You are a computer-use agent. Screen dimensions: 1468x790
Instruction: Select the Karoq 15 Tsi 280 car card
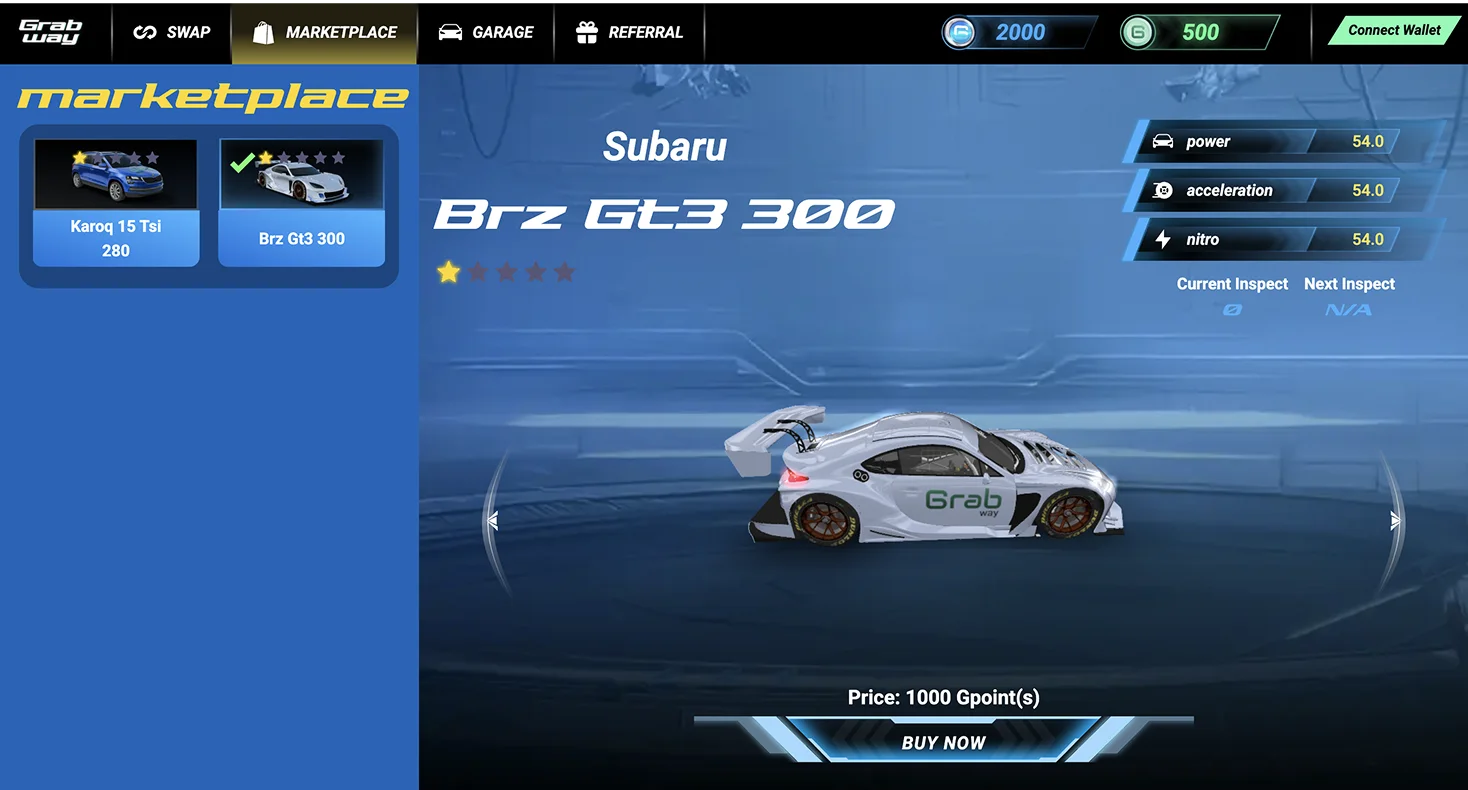[x=116, y=203]
